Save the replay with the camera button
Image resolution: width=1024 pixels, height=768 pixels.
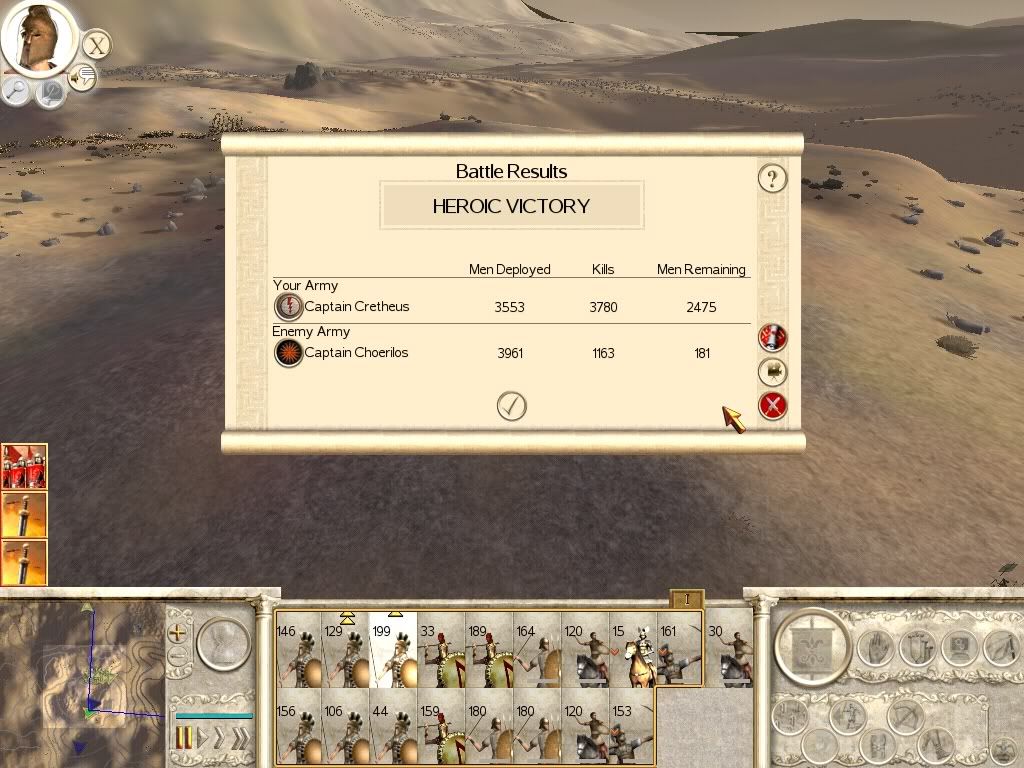point(773,372)
